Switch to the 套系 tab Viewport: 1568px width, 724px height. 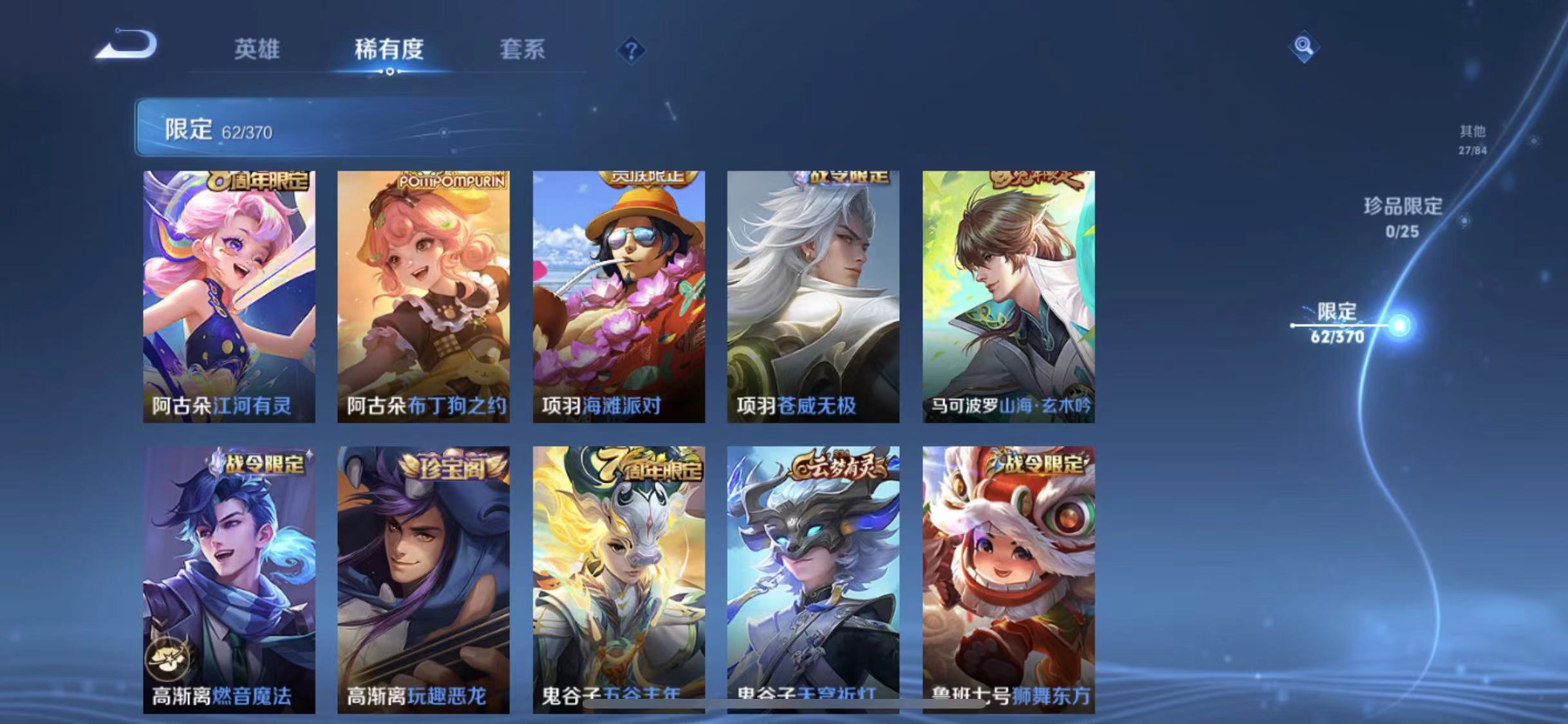pyautogui.click(x=523, y=50)
